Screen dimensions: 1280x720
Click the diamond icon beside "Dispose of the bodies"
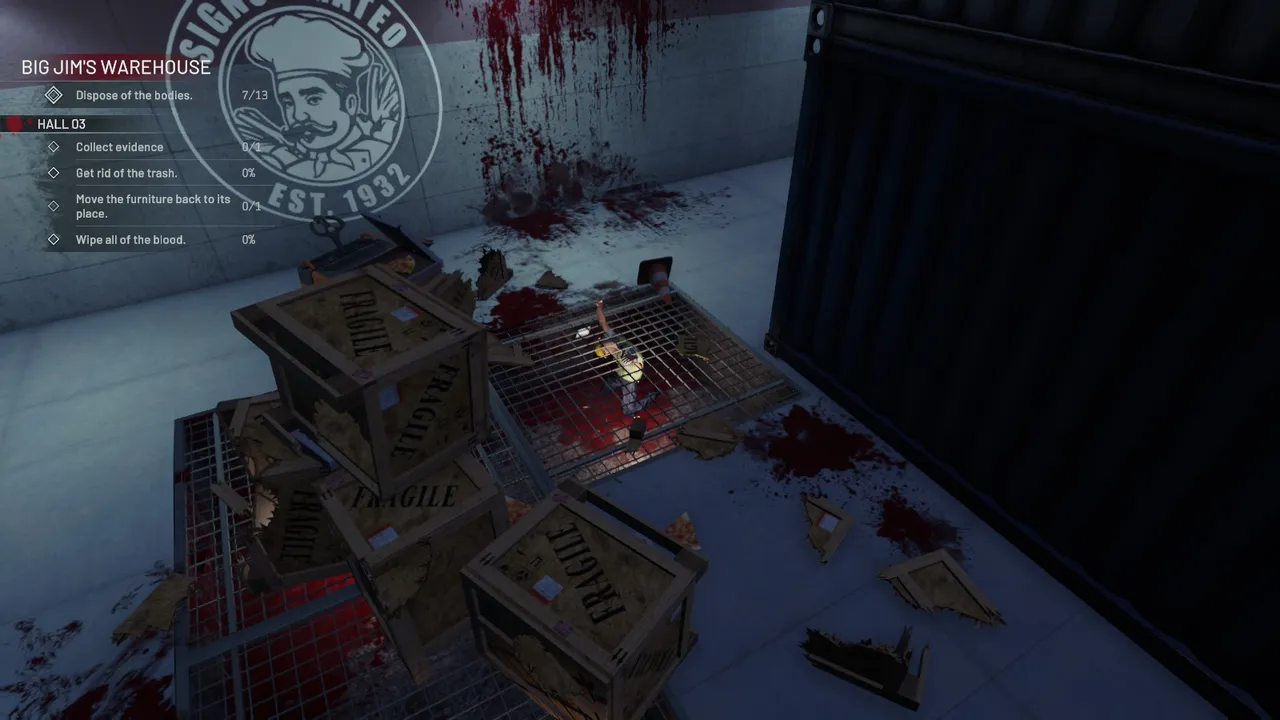pyautogui.click(x=53, y=94)
